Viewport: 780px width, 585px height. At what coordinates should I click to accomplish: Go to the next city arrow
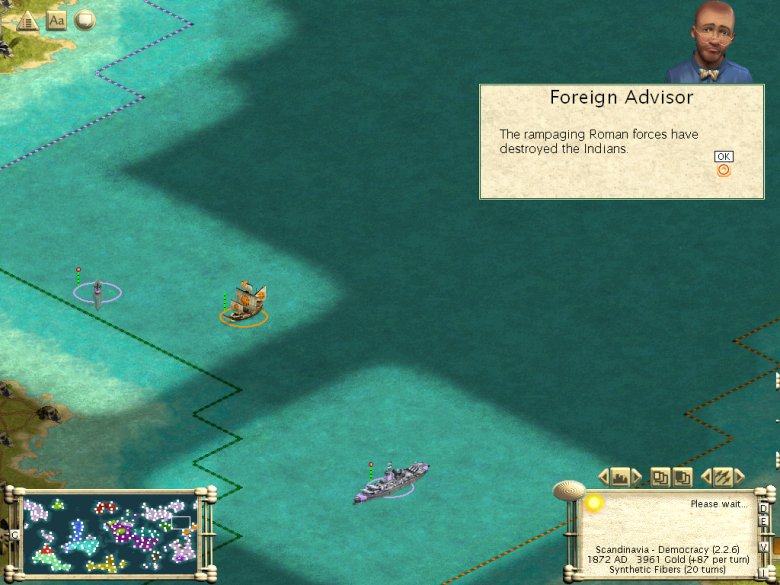click(637, 476)
